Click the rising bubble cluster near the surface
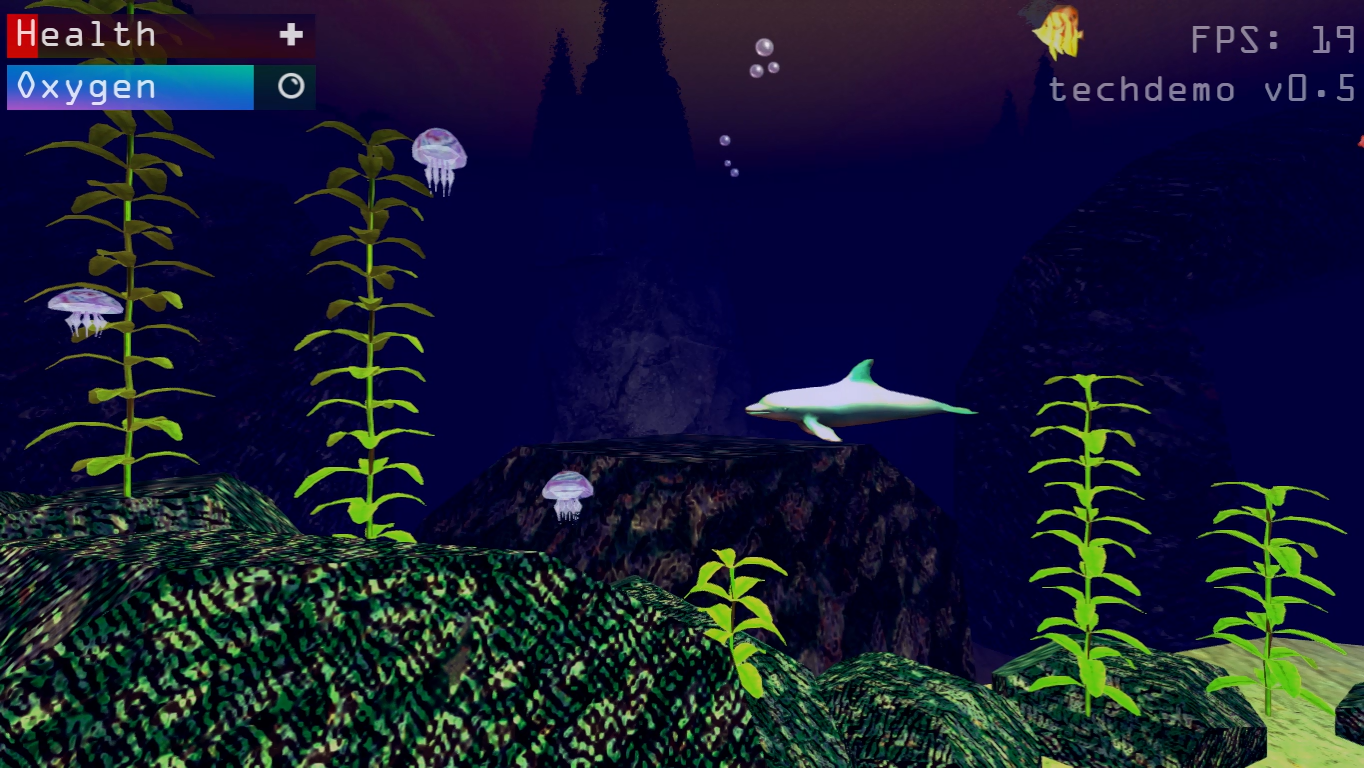The image size is (1364, 768). click(x=765, y=55)
